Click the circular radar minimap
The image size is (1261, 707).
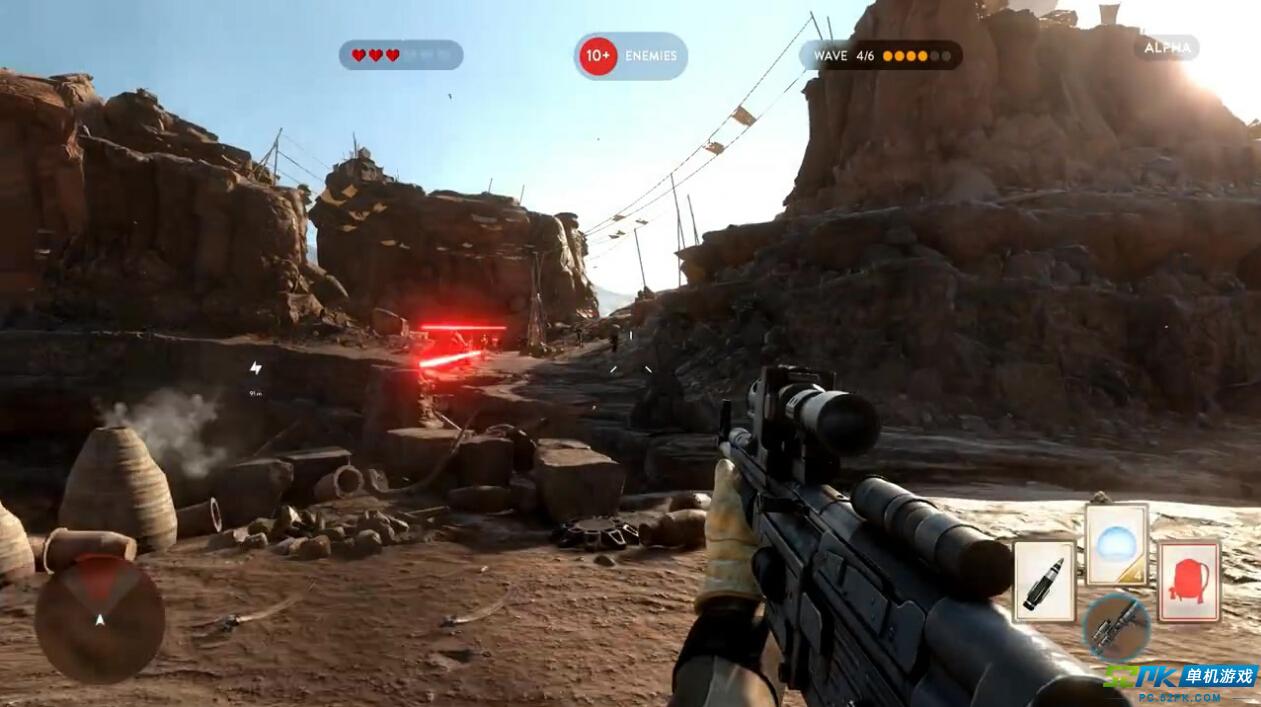tap(100, 619)
